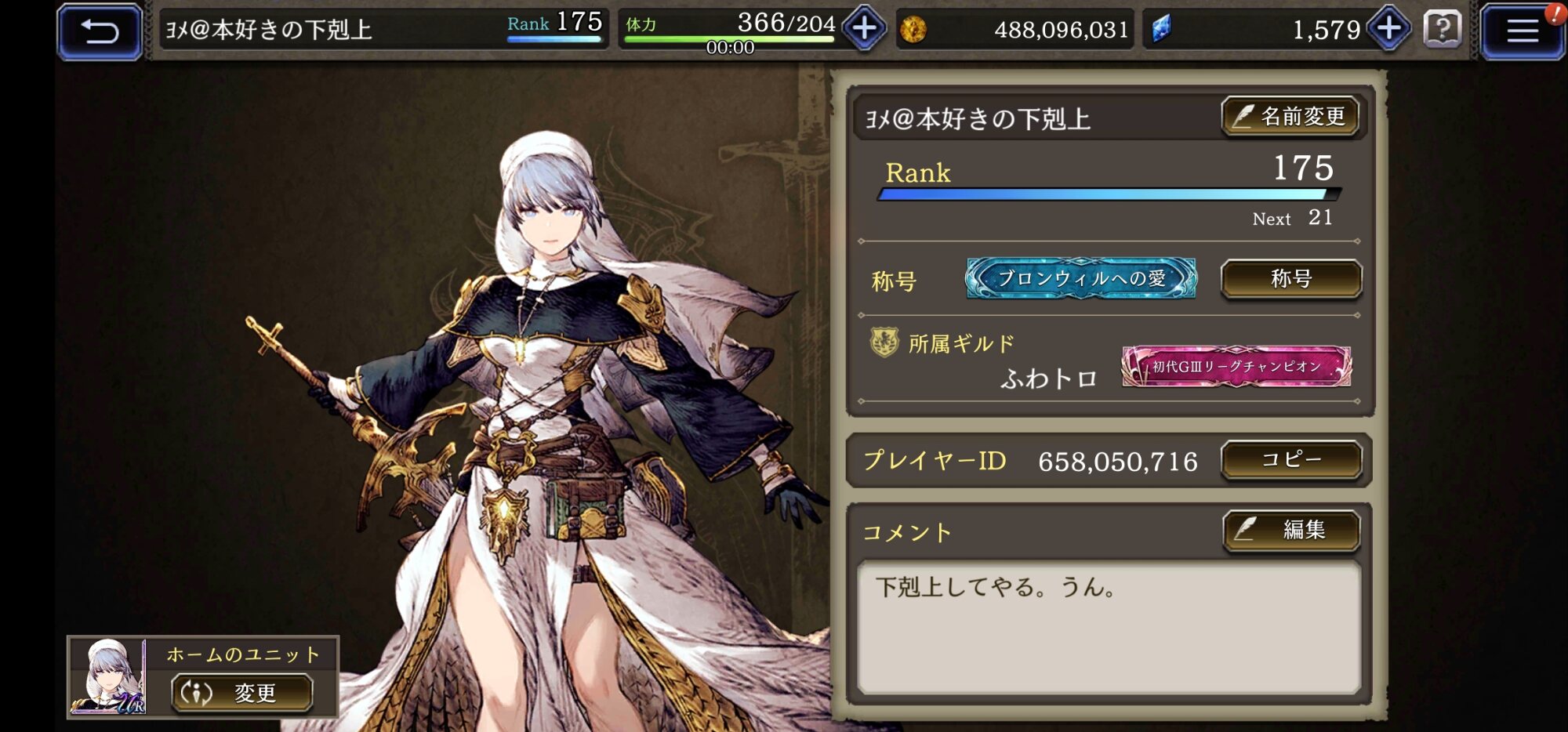
Task: Add crystals with the plus beside 1,579
Action: pyautogui.click(x=1388, y=29)
